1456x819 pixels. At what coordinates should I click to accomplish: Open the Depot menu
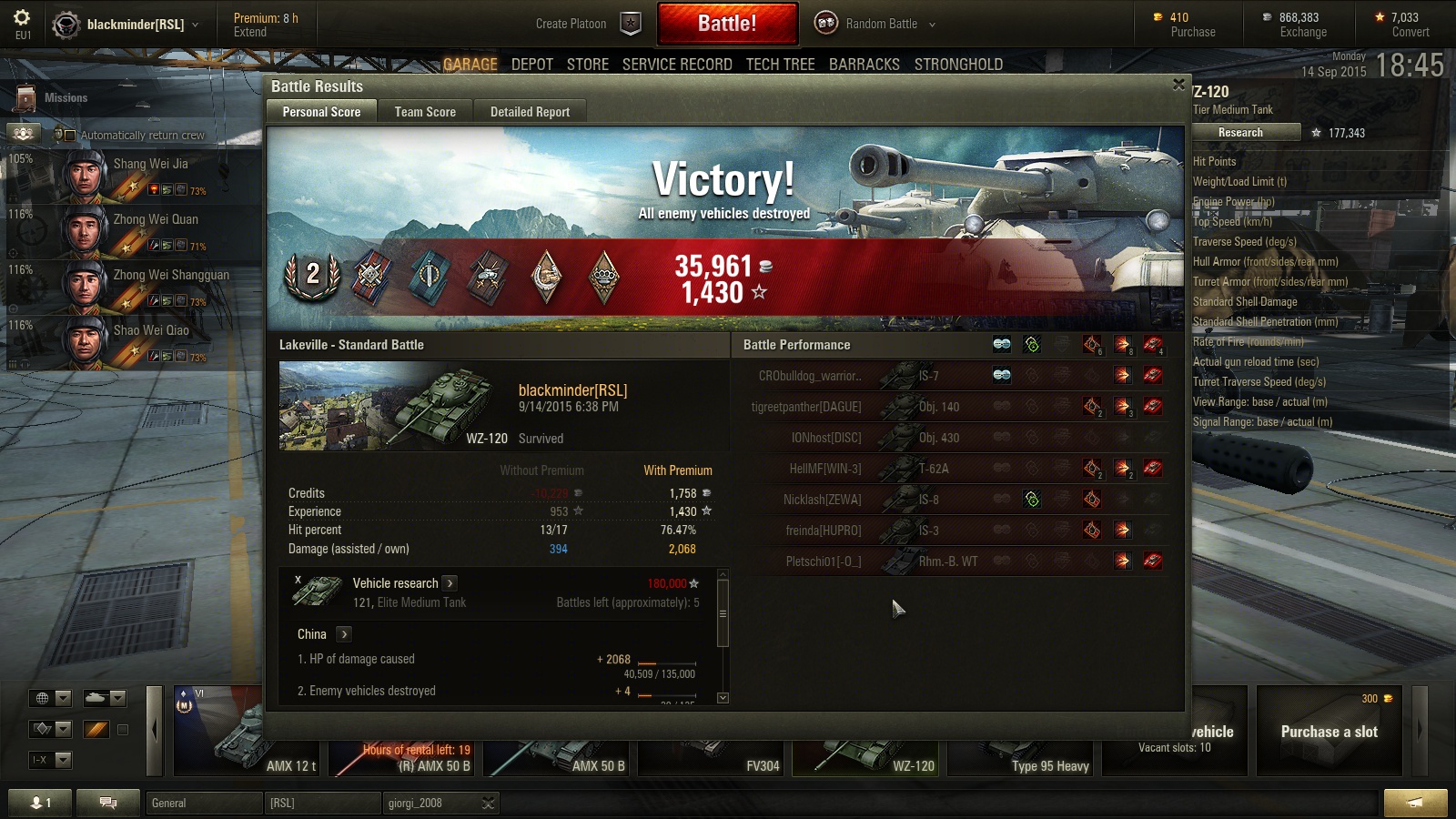point(532,65)
